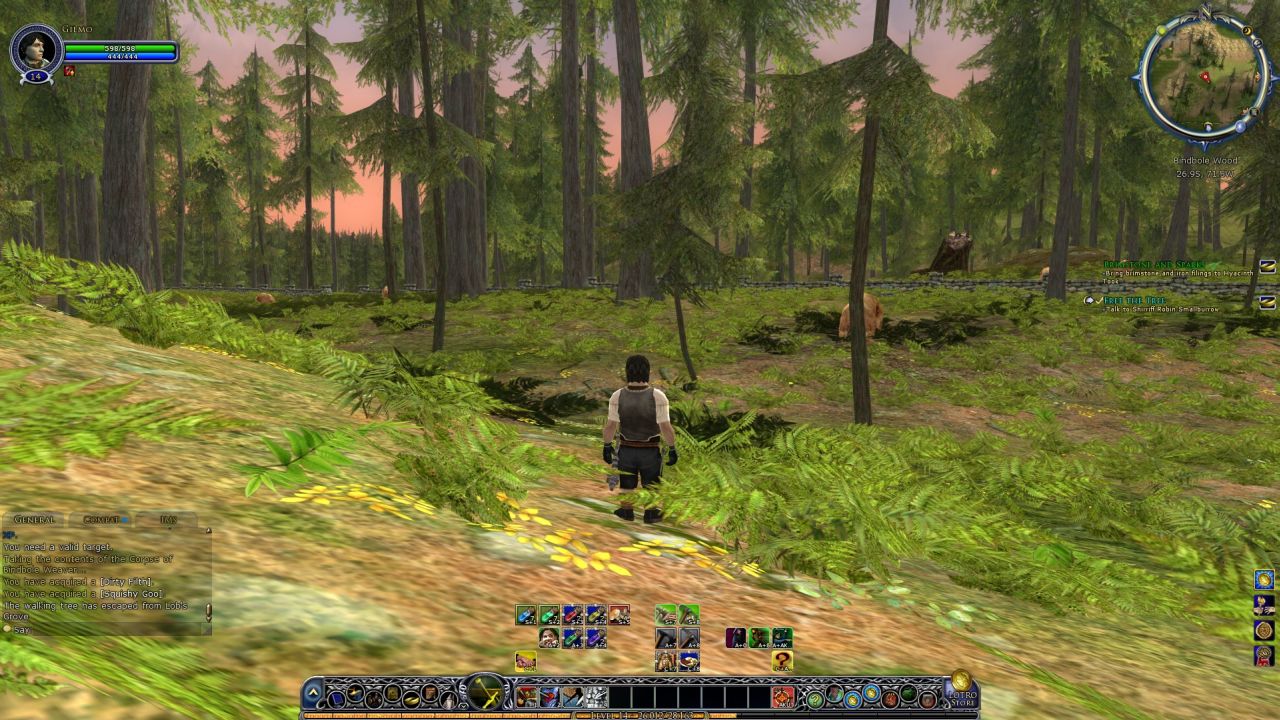The height and width of the screenshot is (720, 1280).
Task: Select the Brimstone and Sparks quest tracker entry
Action: coord(1154,265)
